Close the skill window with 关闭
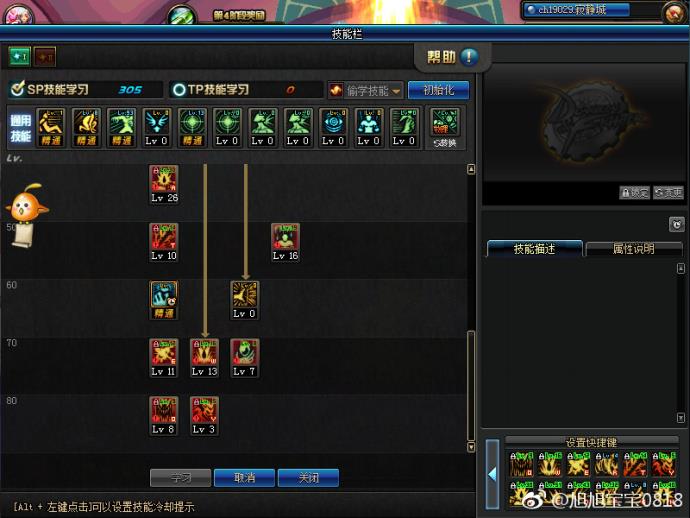 (x=307, y=478)
